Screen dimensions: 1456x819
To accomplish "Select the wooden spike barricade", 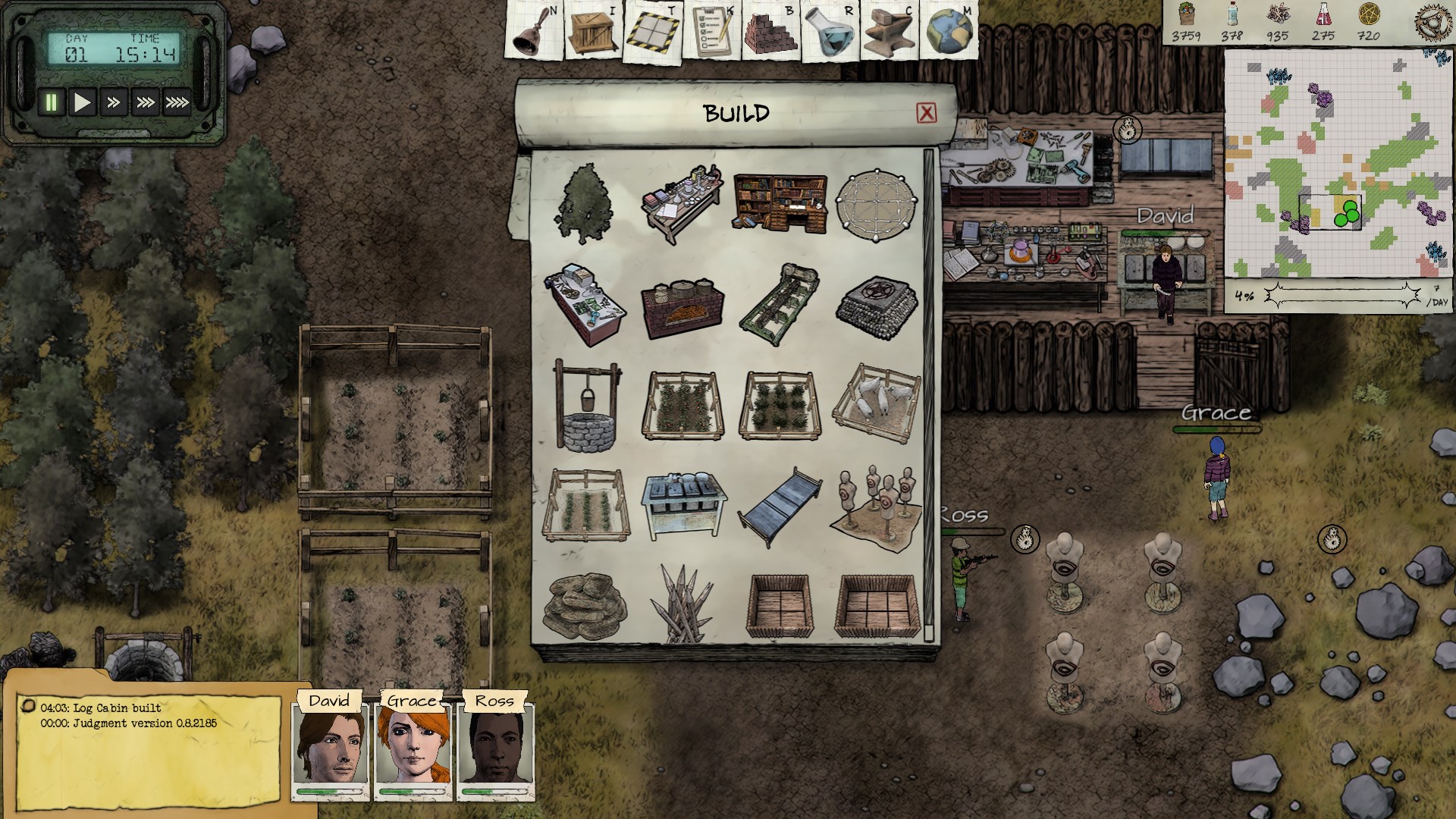I will coord(682,604).
